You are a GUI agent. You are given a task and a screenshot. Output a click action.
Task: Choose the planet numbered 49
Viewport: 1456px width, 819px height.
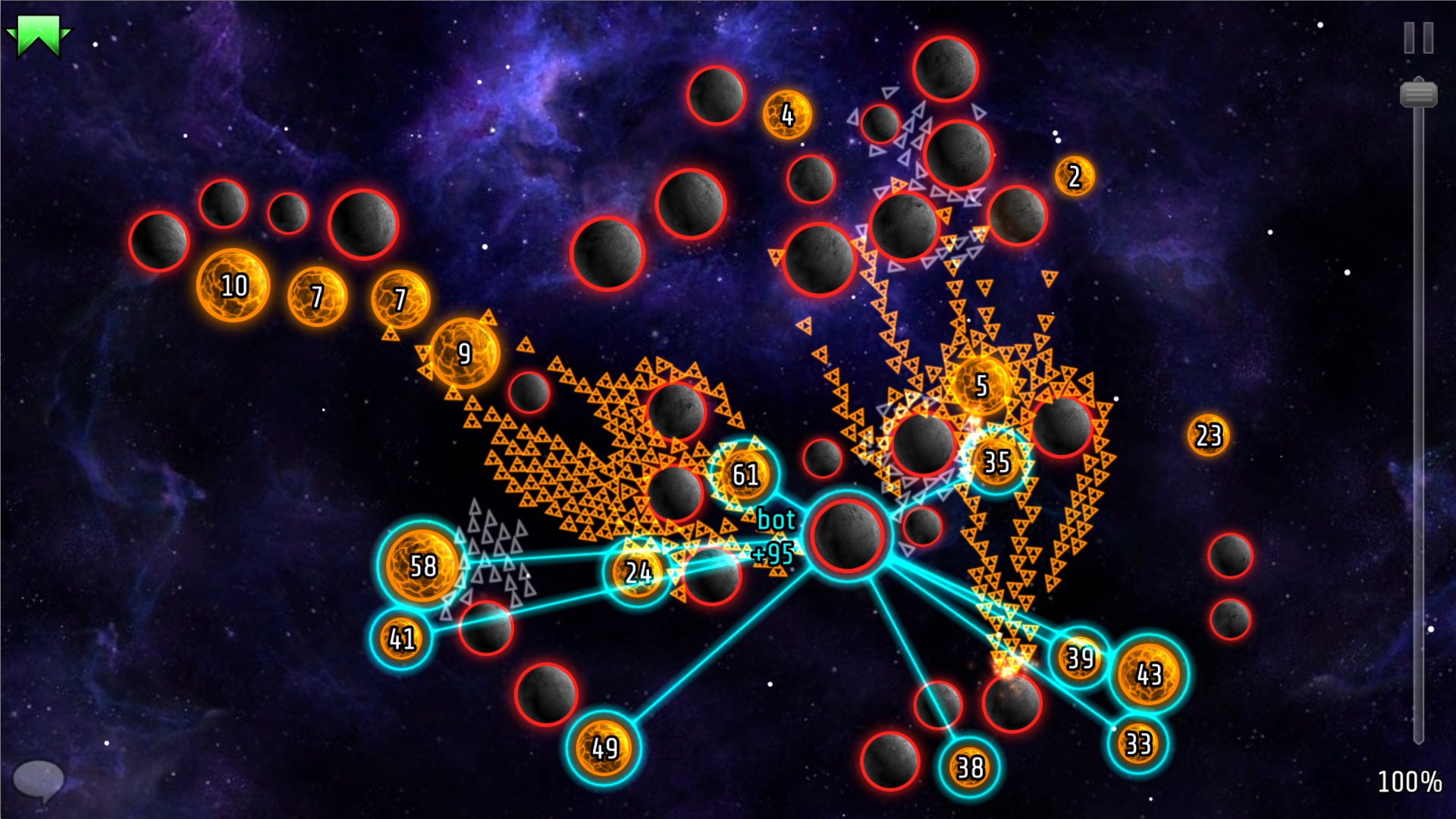pos(604,748)
